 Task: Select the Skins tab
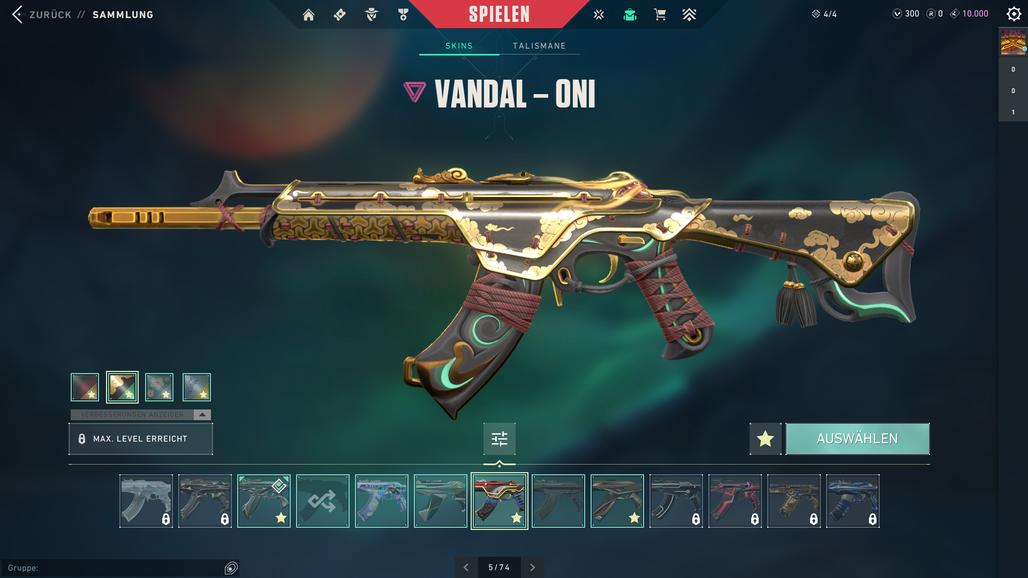point(459,46)
